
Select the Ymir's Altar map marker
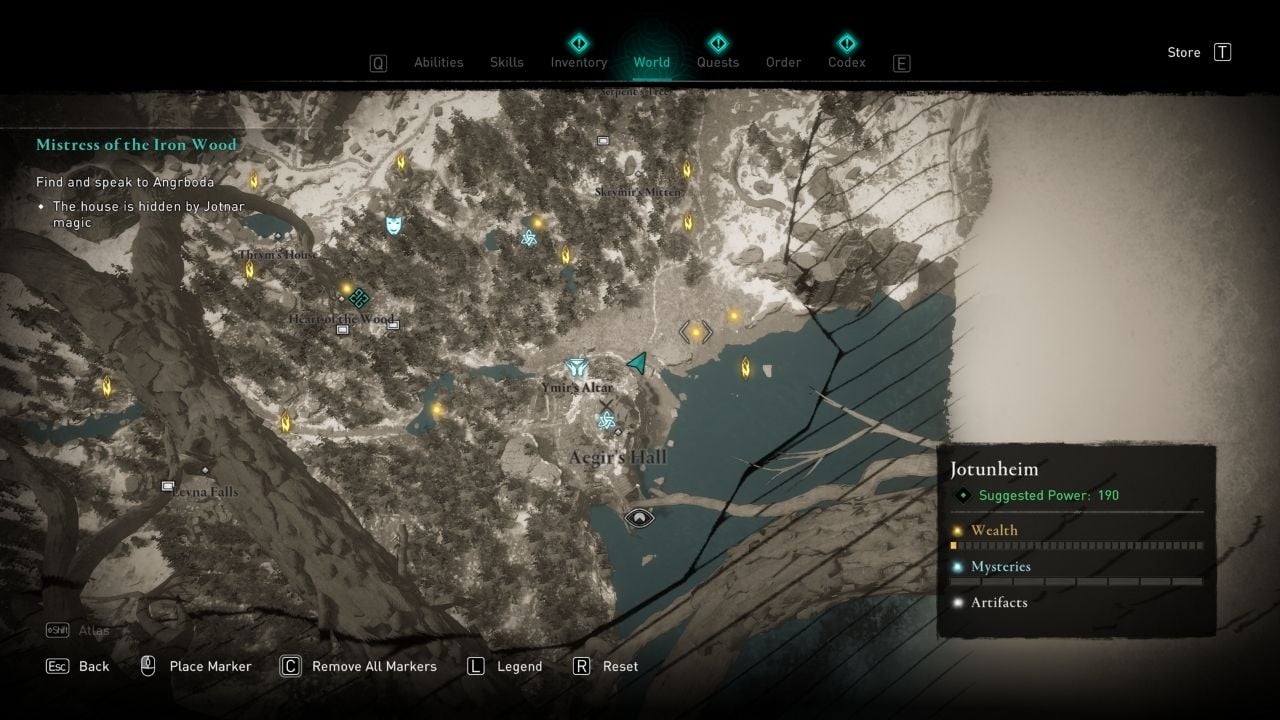pos(576,368)
